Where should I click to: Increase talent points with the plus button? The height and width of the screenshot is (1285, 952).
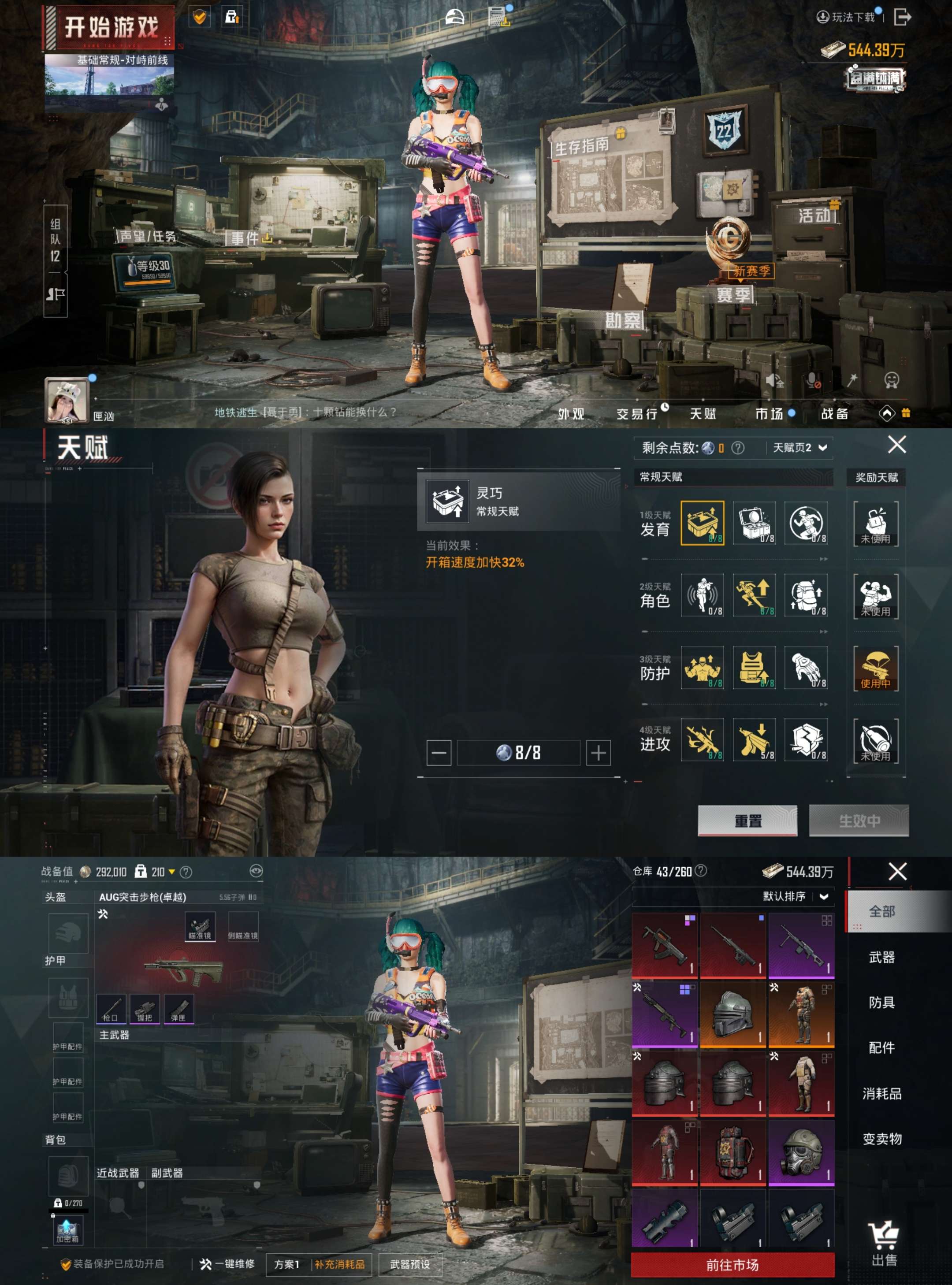tap(598, 753)
